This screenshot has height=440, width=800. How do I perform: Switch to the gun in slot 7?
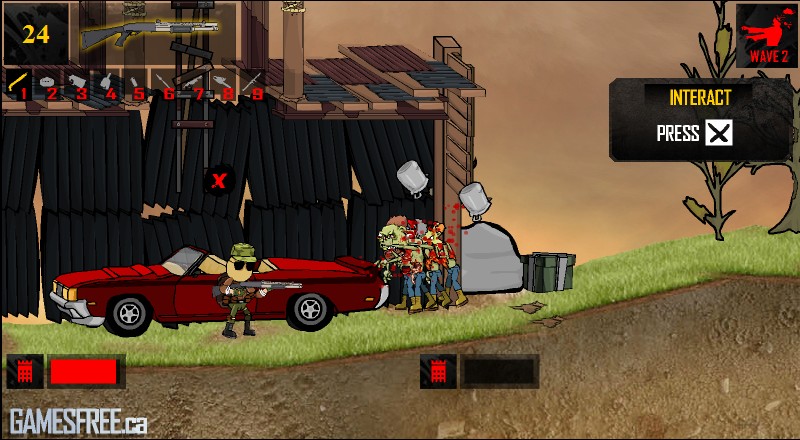click(x=195, y=83)
